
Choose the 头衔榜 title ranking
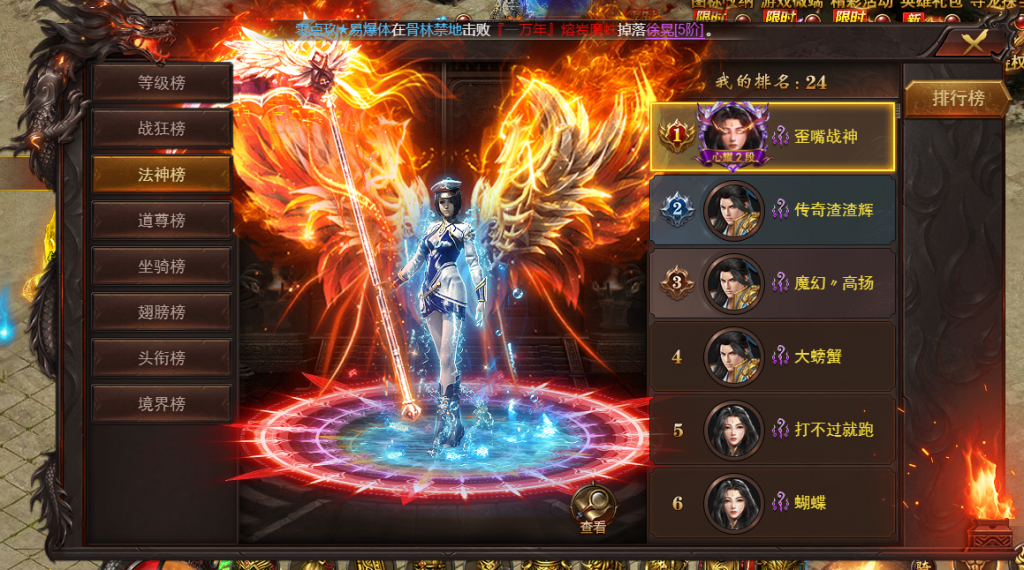[x=162, y=358]
